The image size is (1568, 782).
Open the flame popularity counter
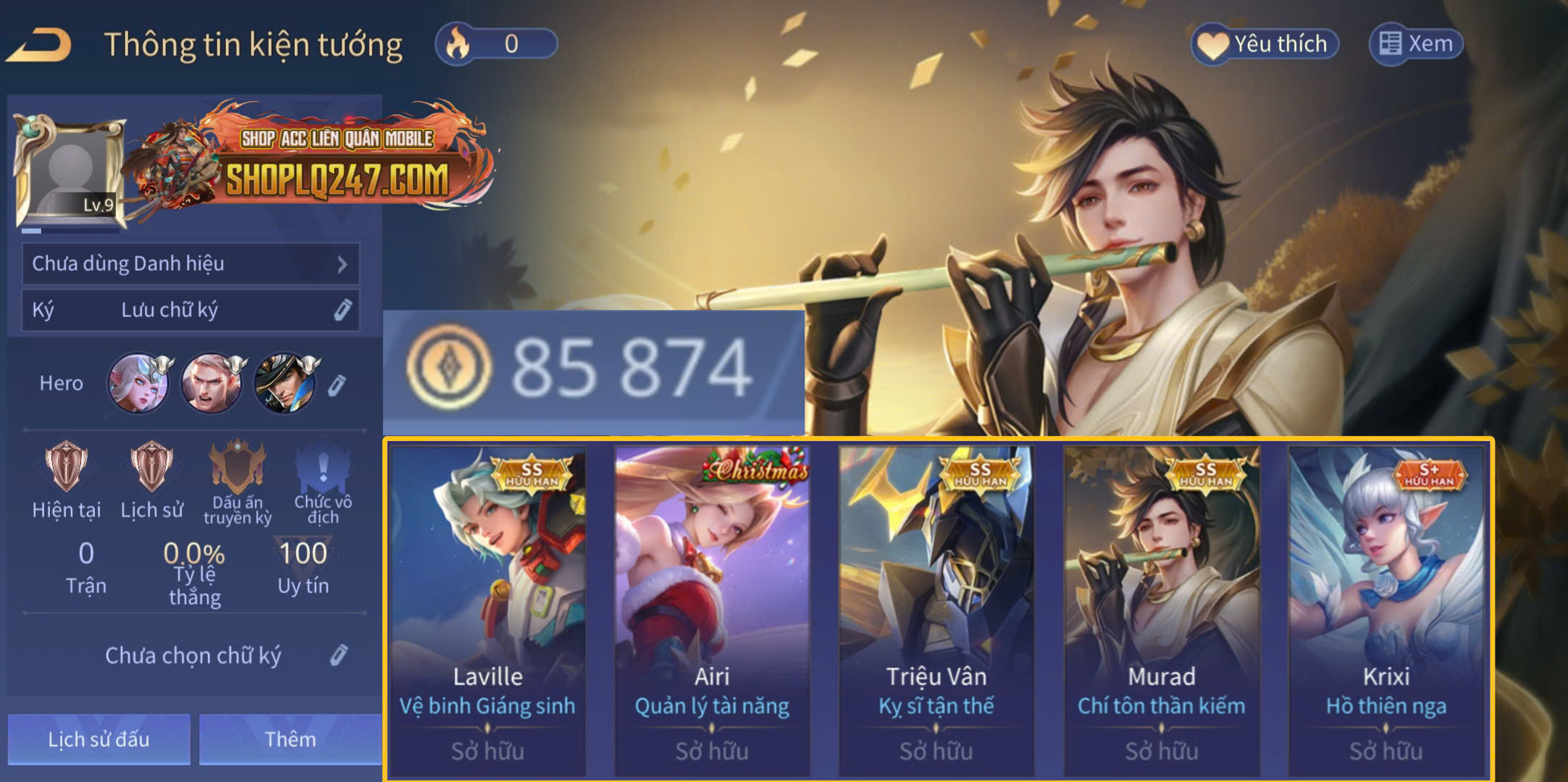(496, 44)
